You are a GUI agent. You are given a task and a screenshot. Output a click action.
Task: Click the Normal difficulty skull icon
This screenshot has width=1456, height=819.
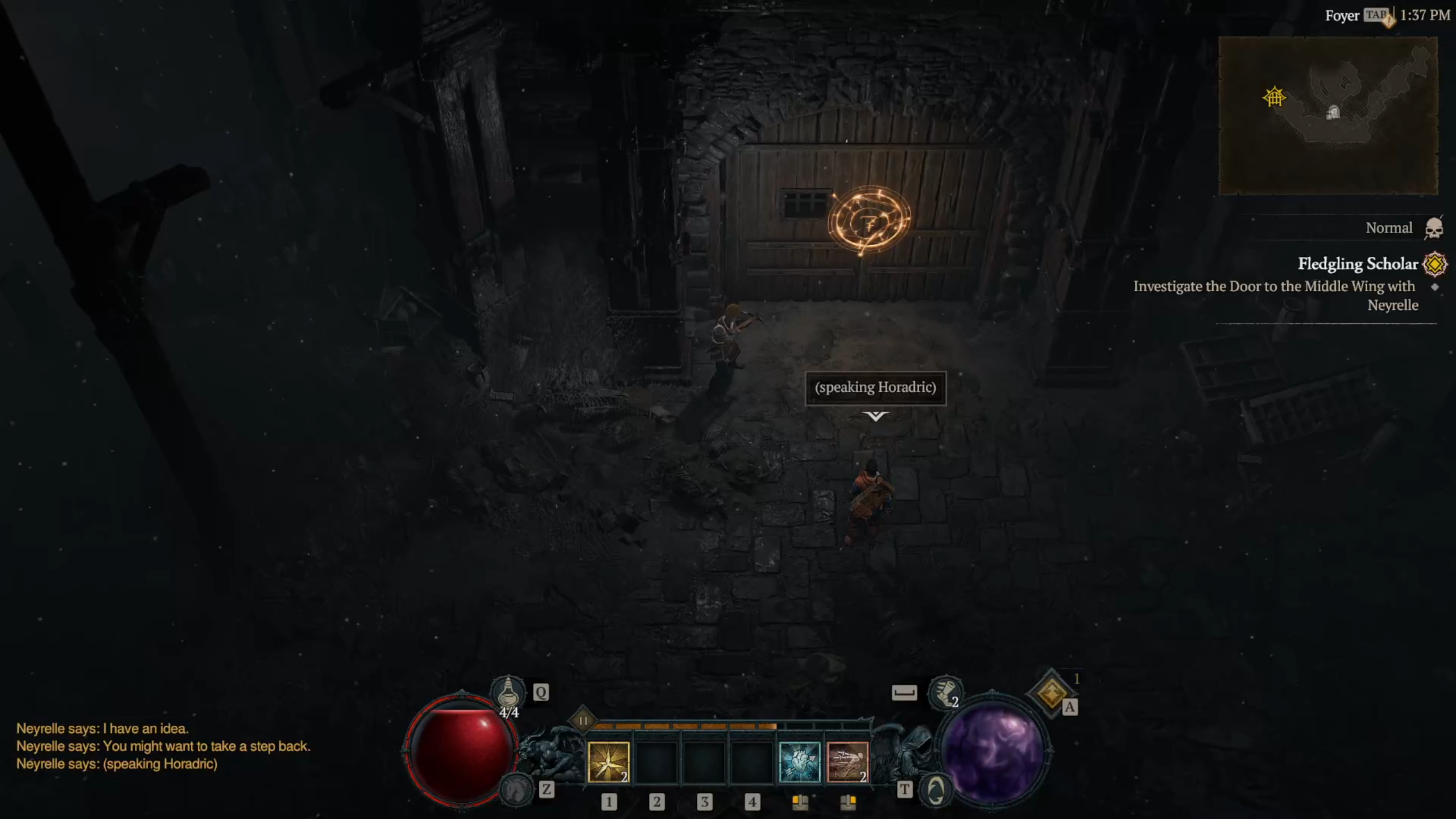[1434, 229]
